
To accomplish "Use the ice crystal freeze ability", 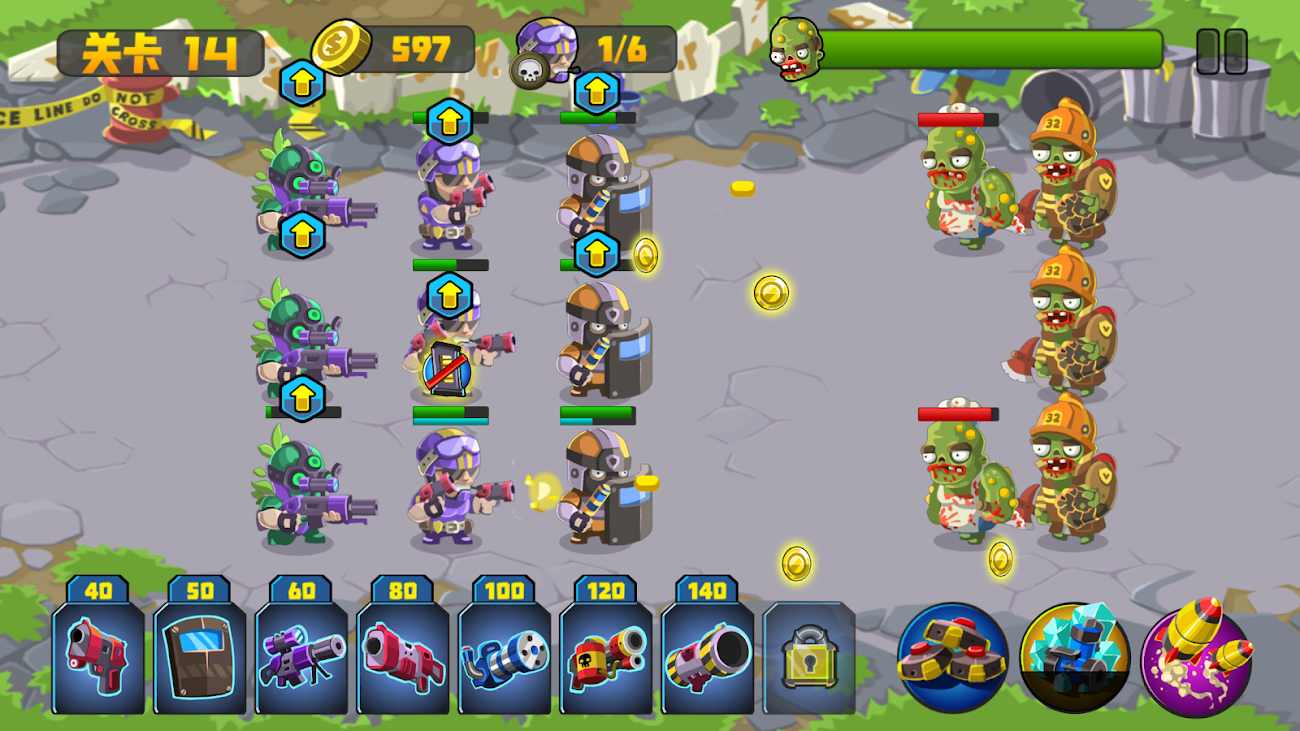I will pyautogui.click(x=1074, y=657).
